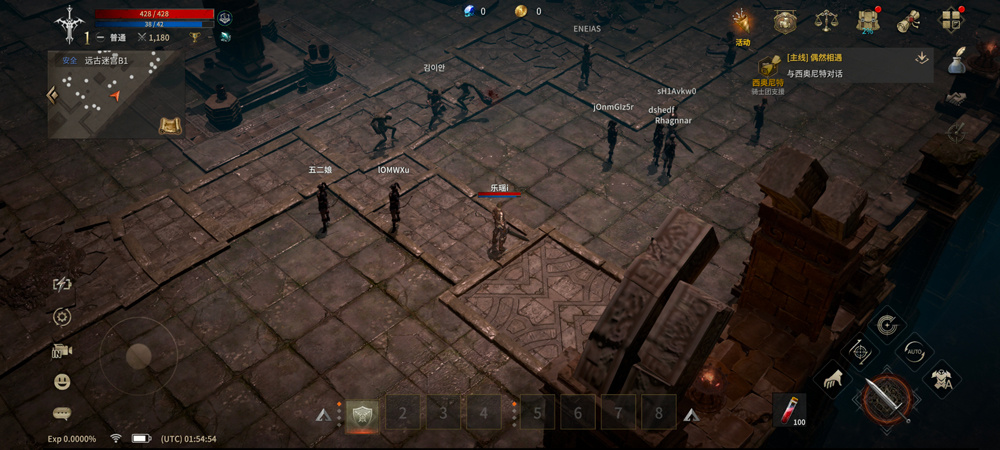
Task: Open the balance scales trade icon
Action: click(x=826, y=21)
